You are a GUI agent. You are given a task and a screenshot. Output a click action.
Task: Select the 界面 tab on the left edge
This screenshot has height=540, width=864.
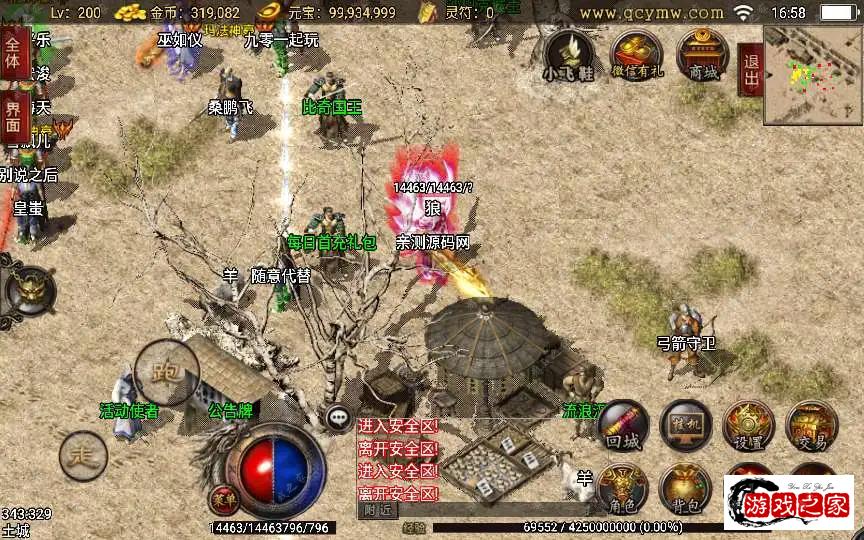pyautogui.click(x=14, y=111)
